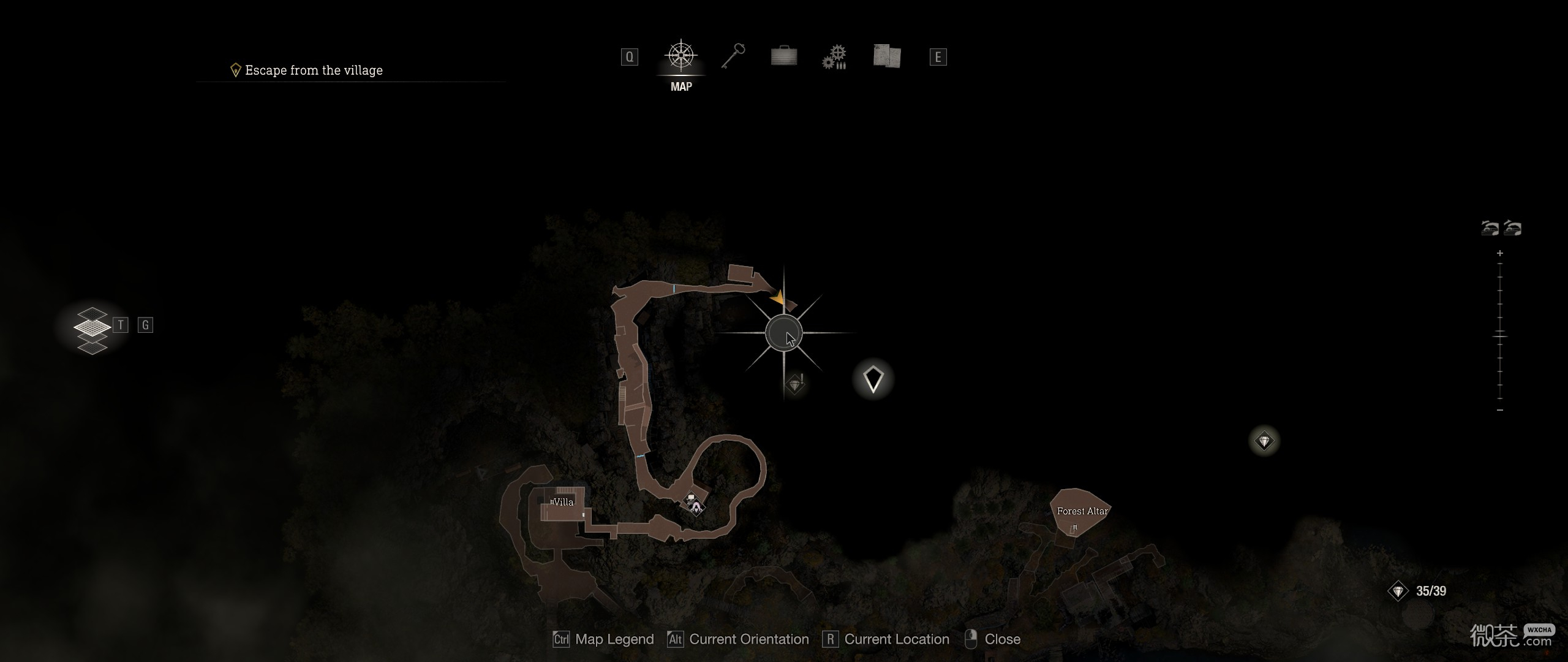Select the Map compass tab
Viewport: 1568px width, 662px height.
(x=680, y=57)
